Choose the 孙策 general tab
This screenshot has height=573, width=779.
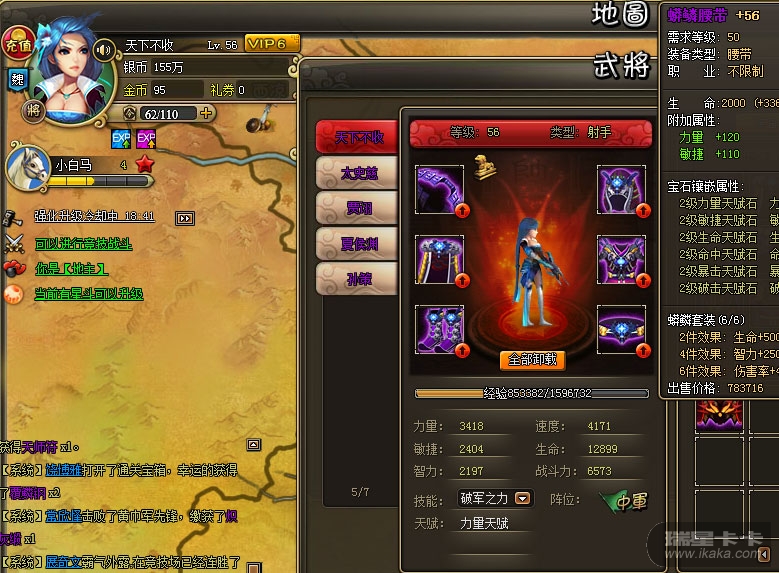click(x=358, y=278)
